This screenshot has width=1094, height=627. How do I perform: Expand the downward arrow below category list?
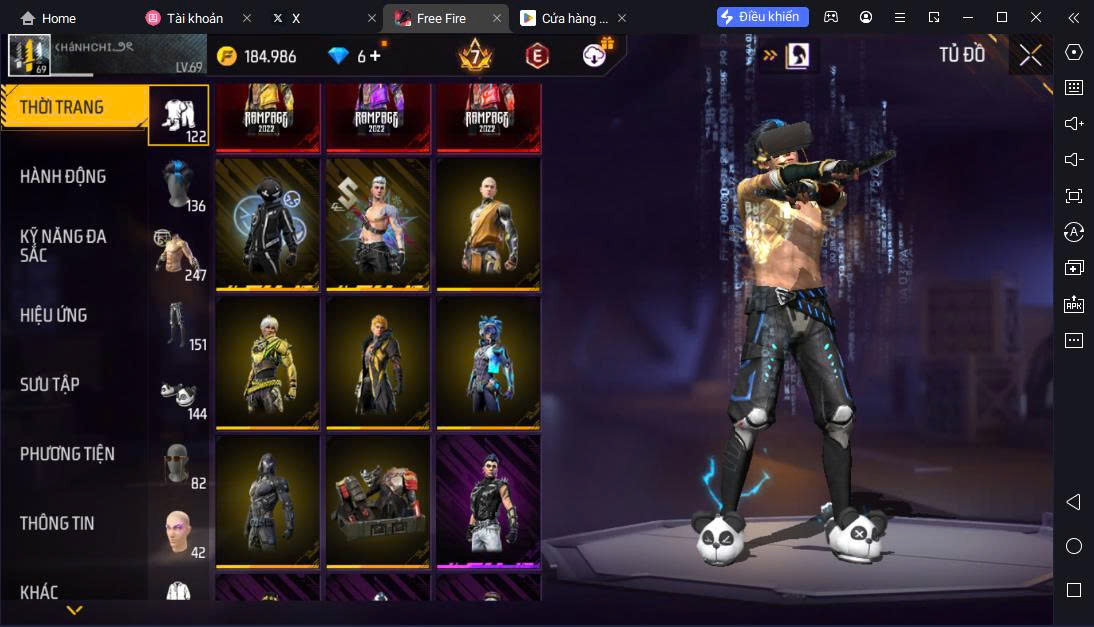click(74, 609)
